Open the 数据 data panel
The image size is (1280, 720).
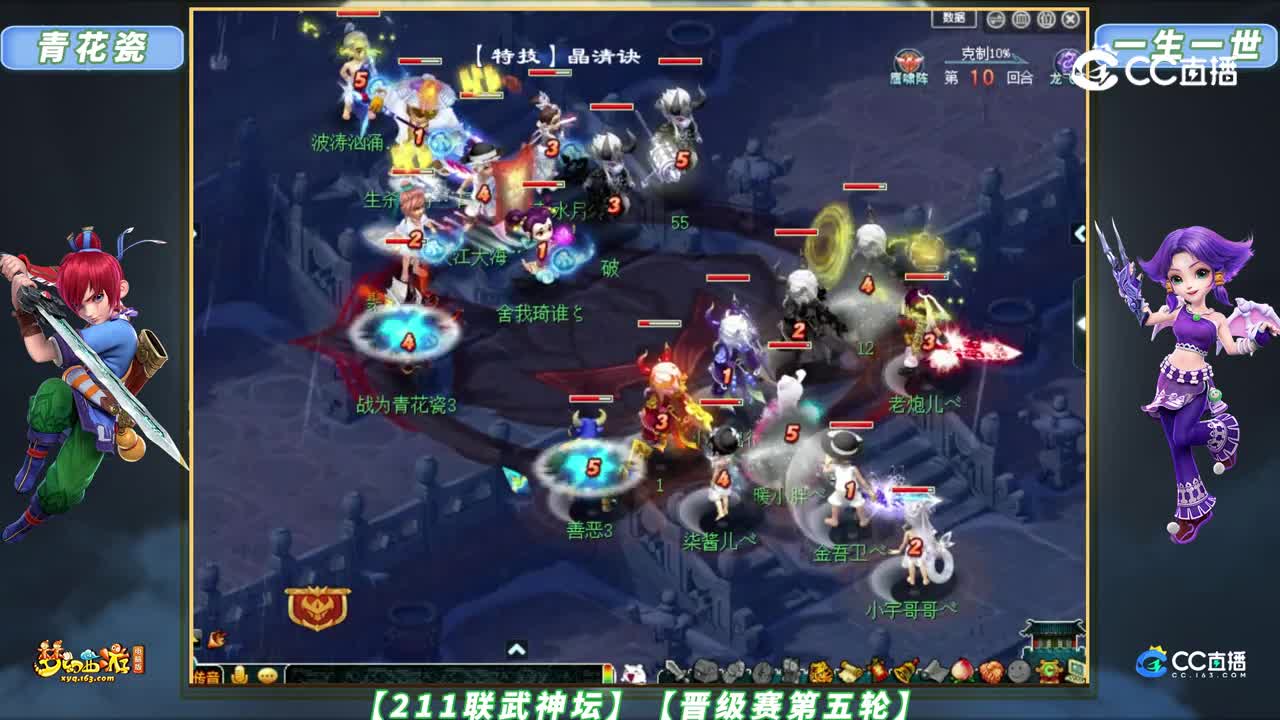tap(953, 18)
